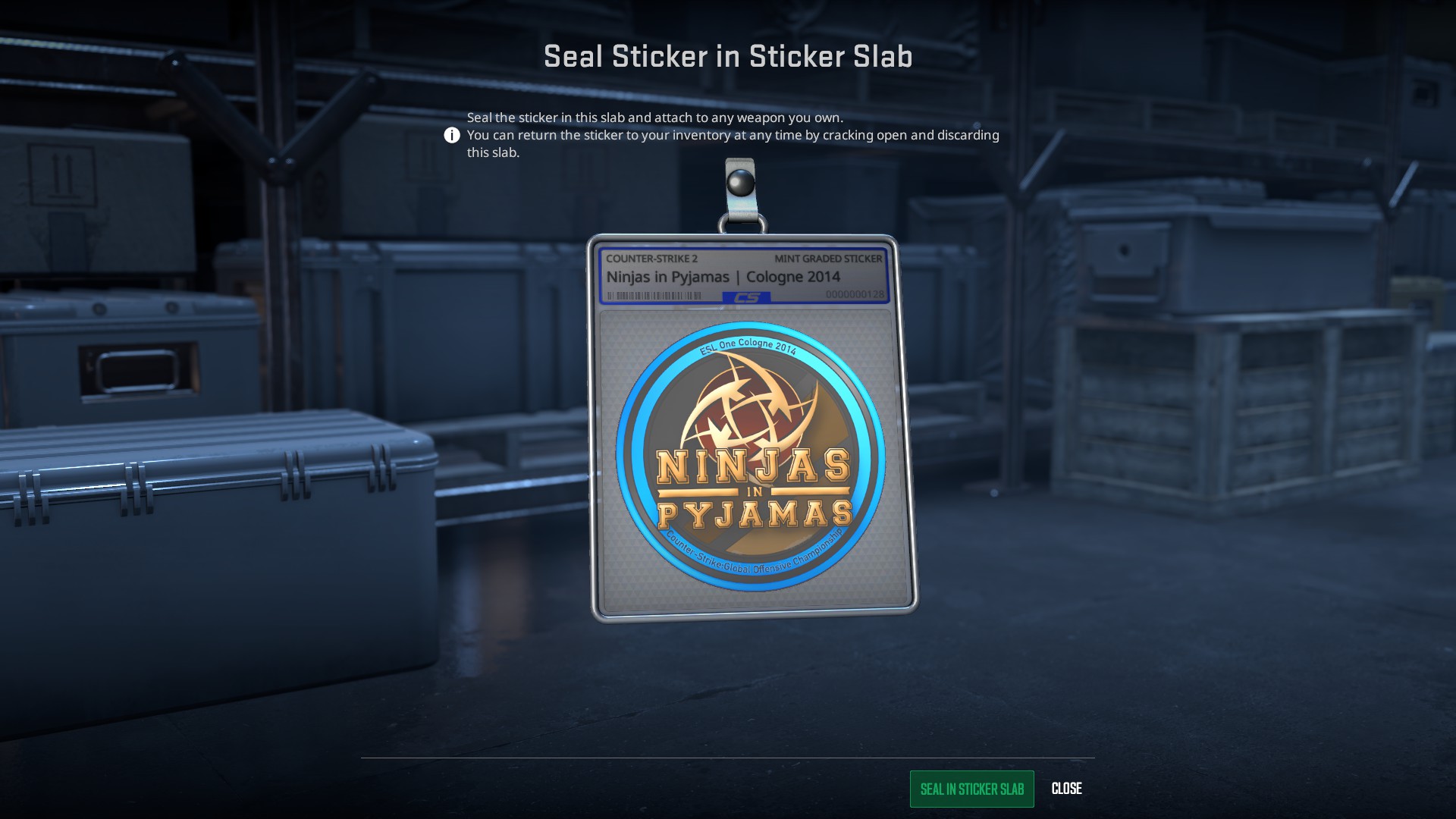
Task: Confirm Seal in Sticker Slab
Action: coord(971,789)
